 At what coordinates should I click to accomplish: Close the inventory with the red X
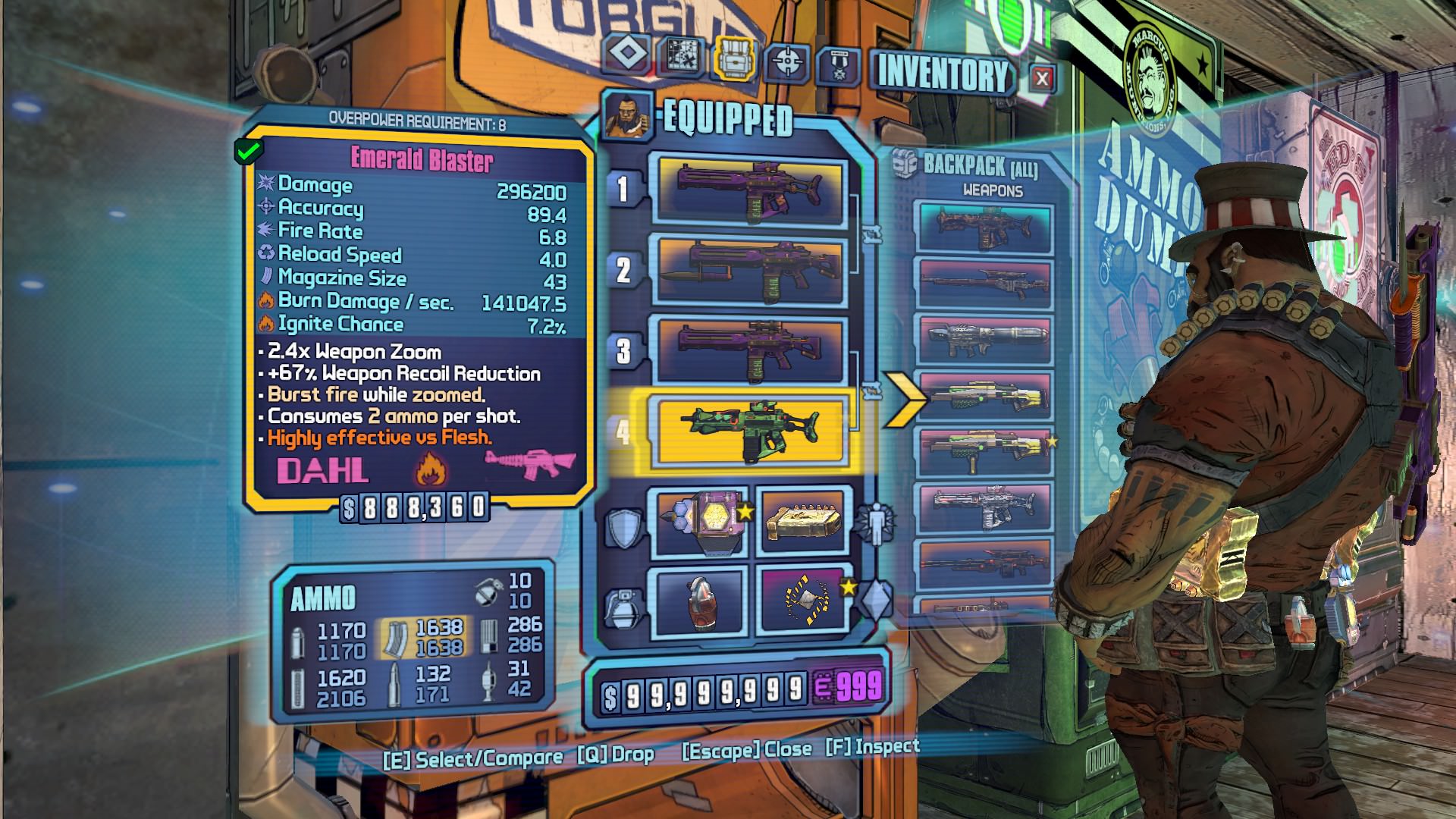[x=1042, y=79]
